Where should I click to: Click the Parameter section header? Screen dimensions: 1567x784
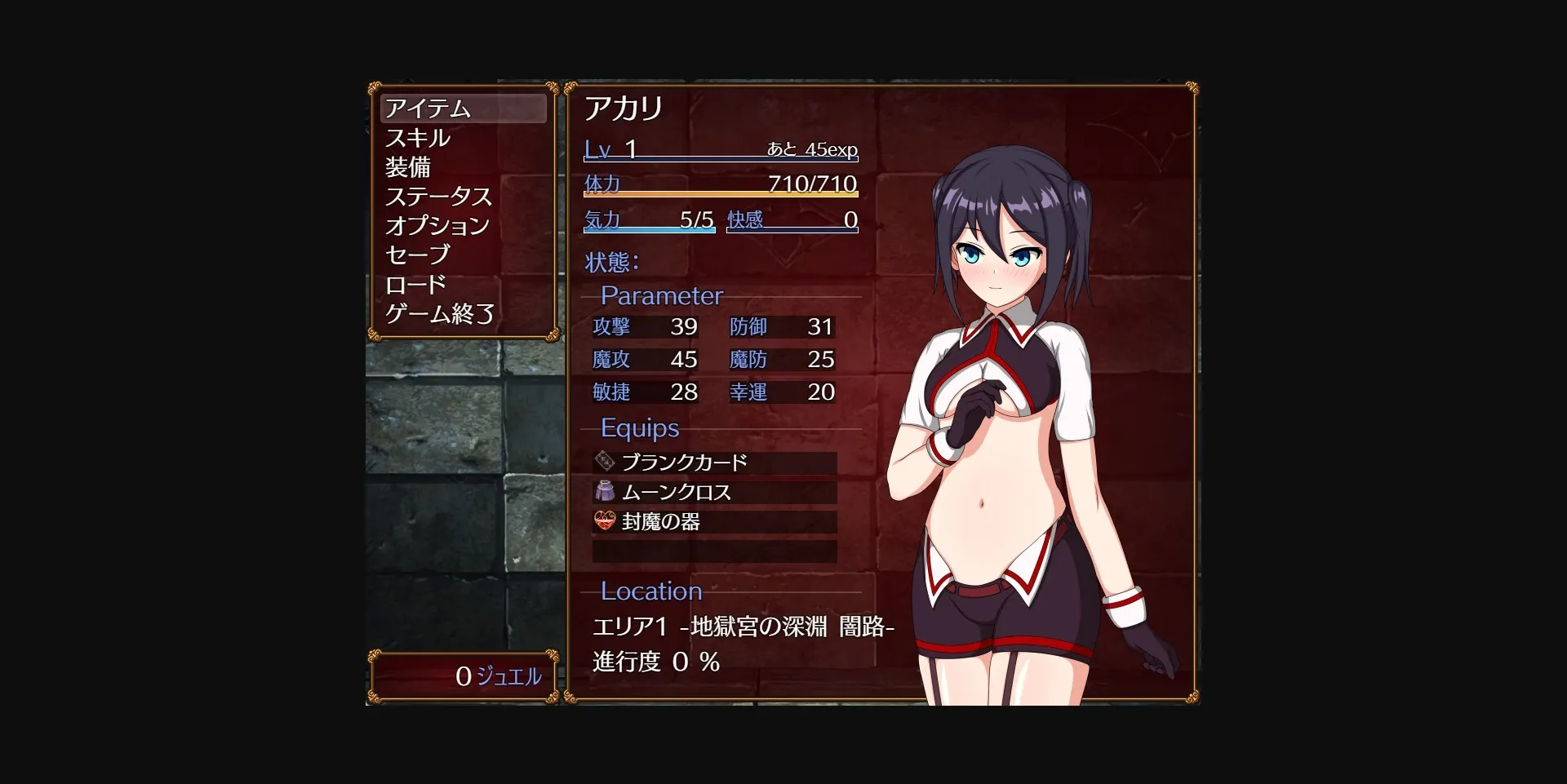[661, 295]
